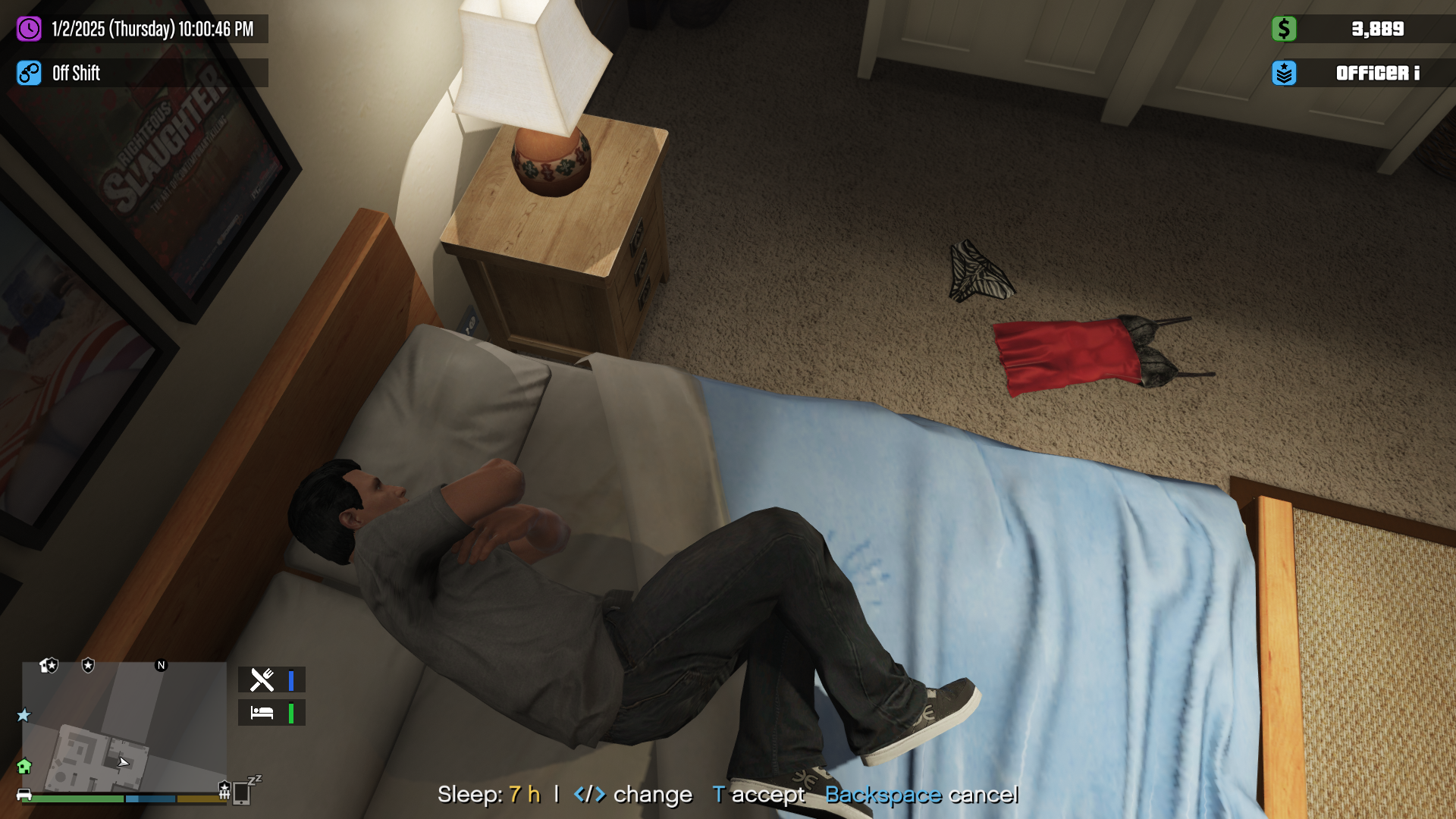Select the light blue star minimap marker

pyautogui.click(x=24, y=715)
